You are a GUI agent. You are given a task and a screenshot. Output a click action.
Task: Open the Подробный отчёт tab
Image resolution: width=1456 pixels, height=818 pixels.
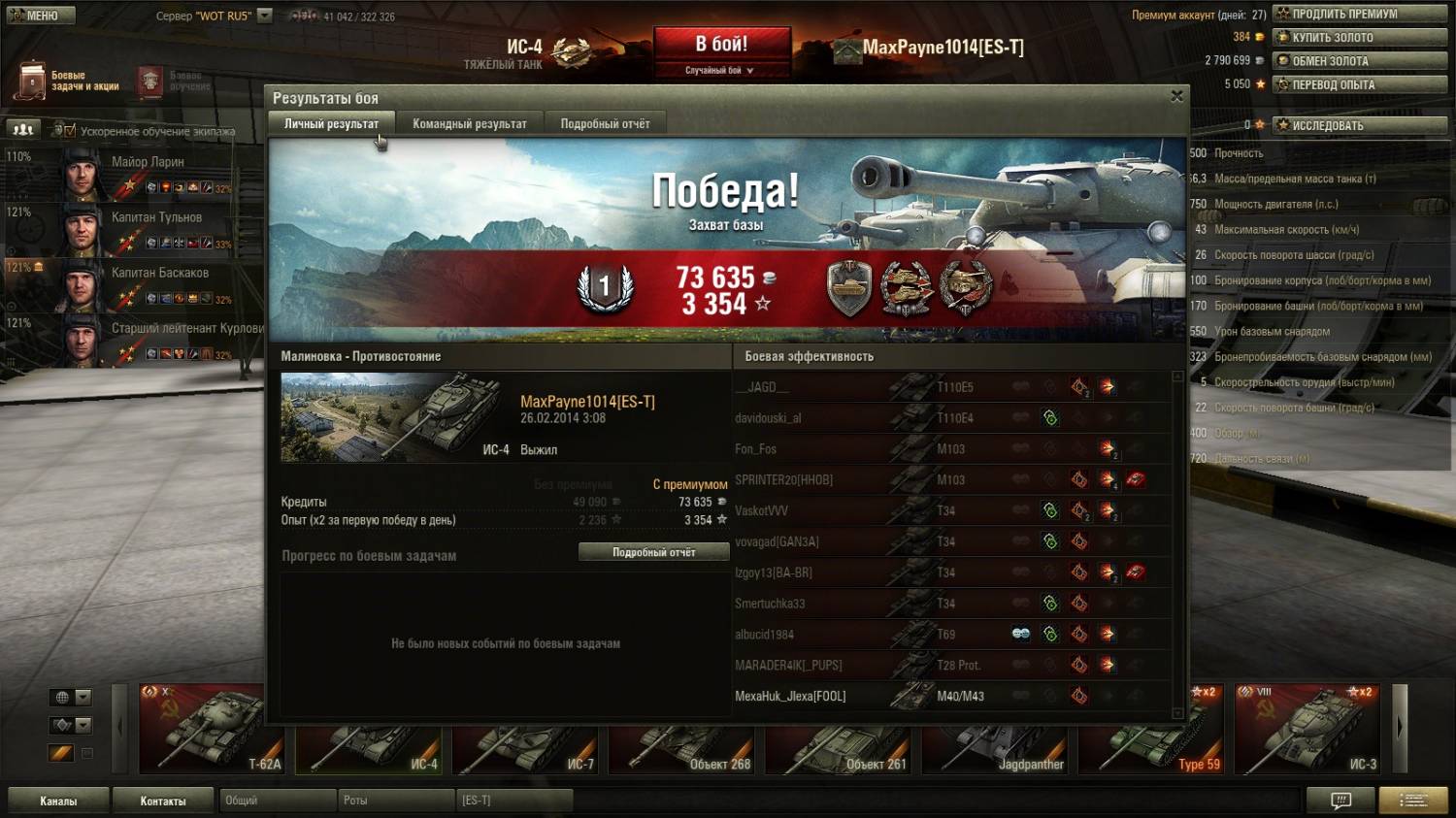click(605, 124)
